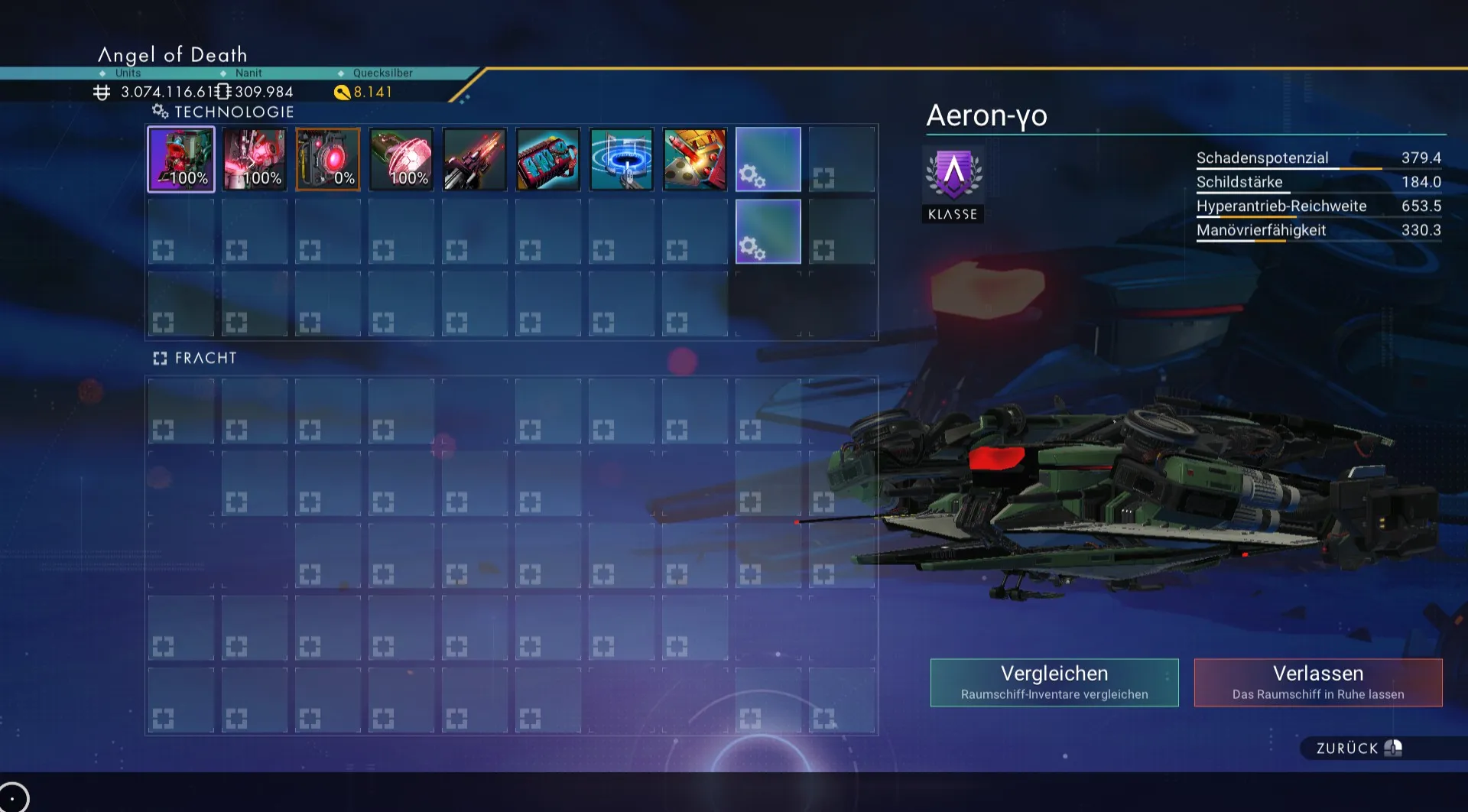Screen dimensions: 1468x812
Task: Choose Verlassen to leave the starship
Action: pyautogui.click(x=1318, y=682)
